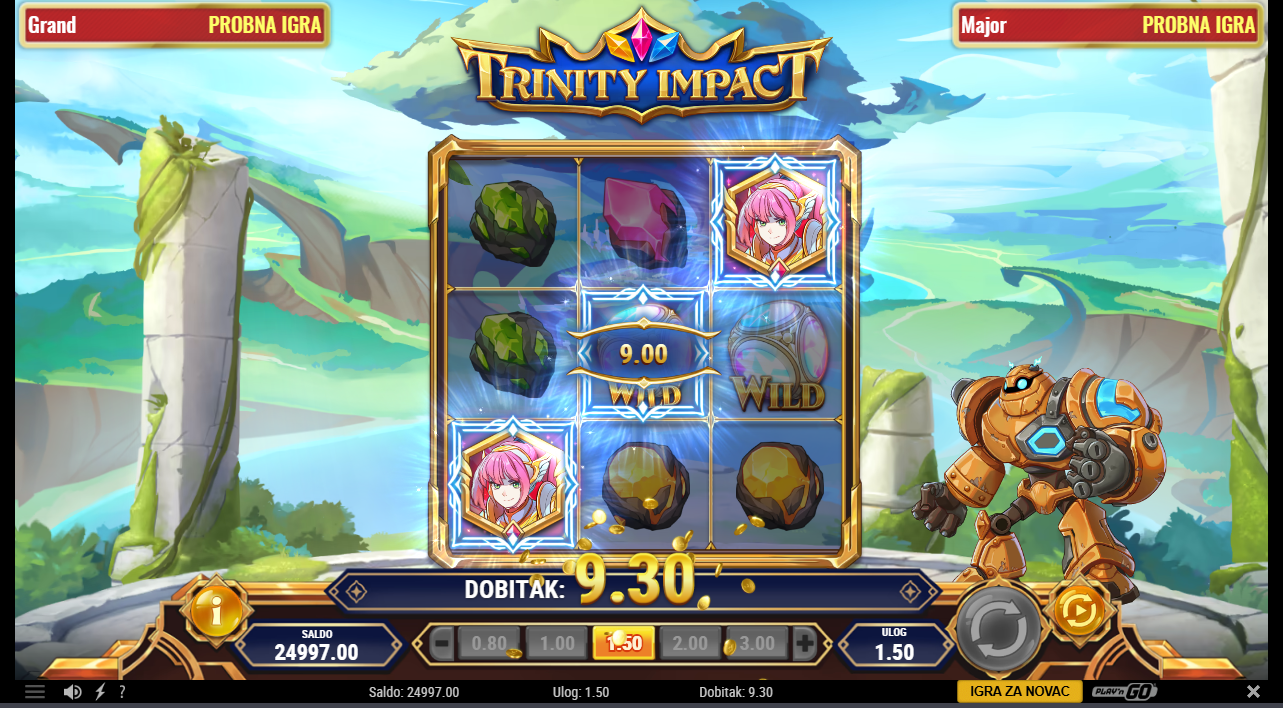Open help with the question mark icon
This screenshot has height=708, width=1283.
point(122,692)
